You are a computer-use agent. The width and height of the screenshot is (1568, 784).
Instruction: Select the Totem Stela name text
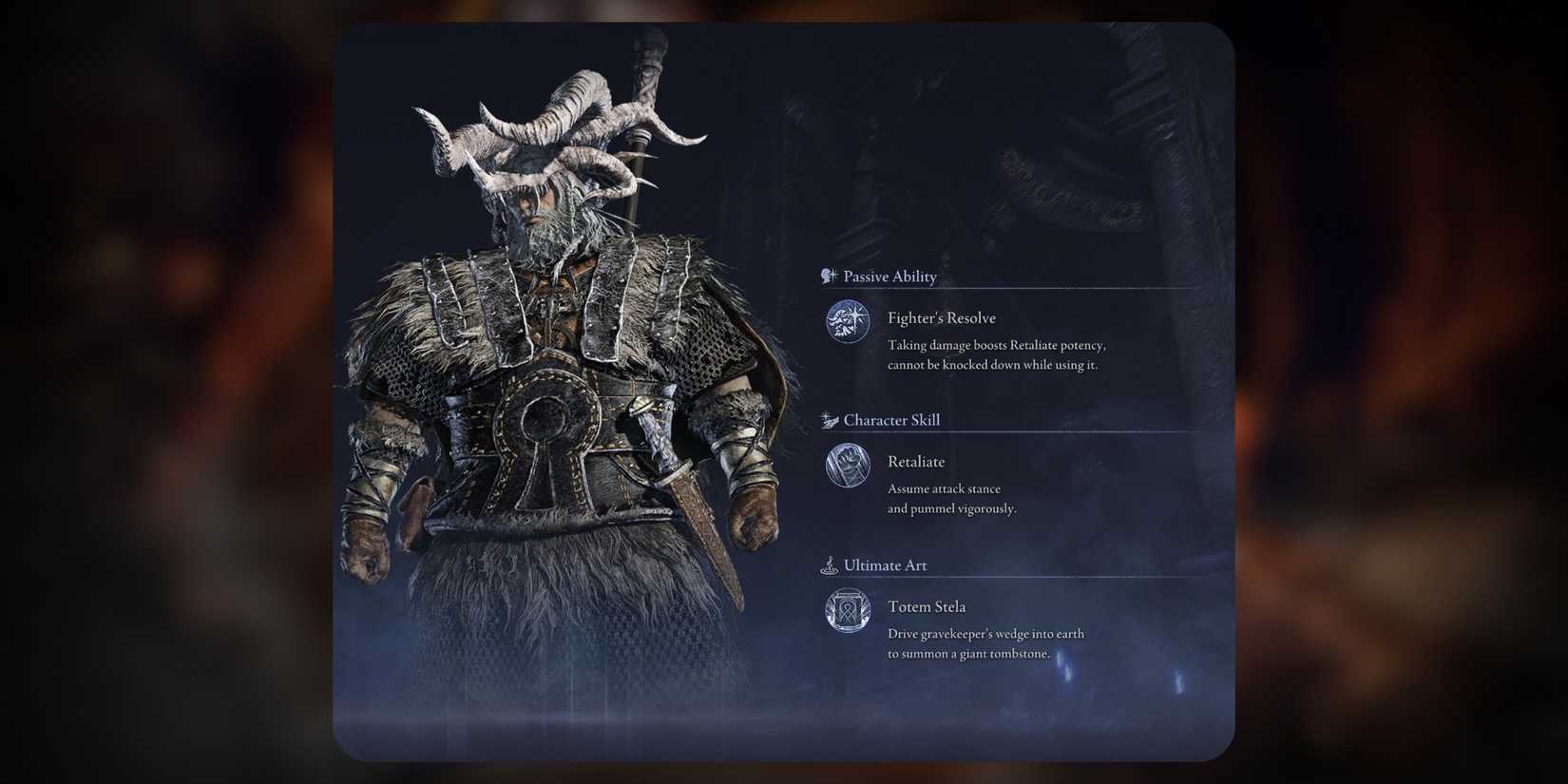(927, 605)
